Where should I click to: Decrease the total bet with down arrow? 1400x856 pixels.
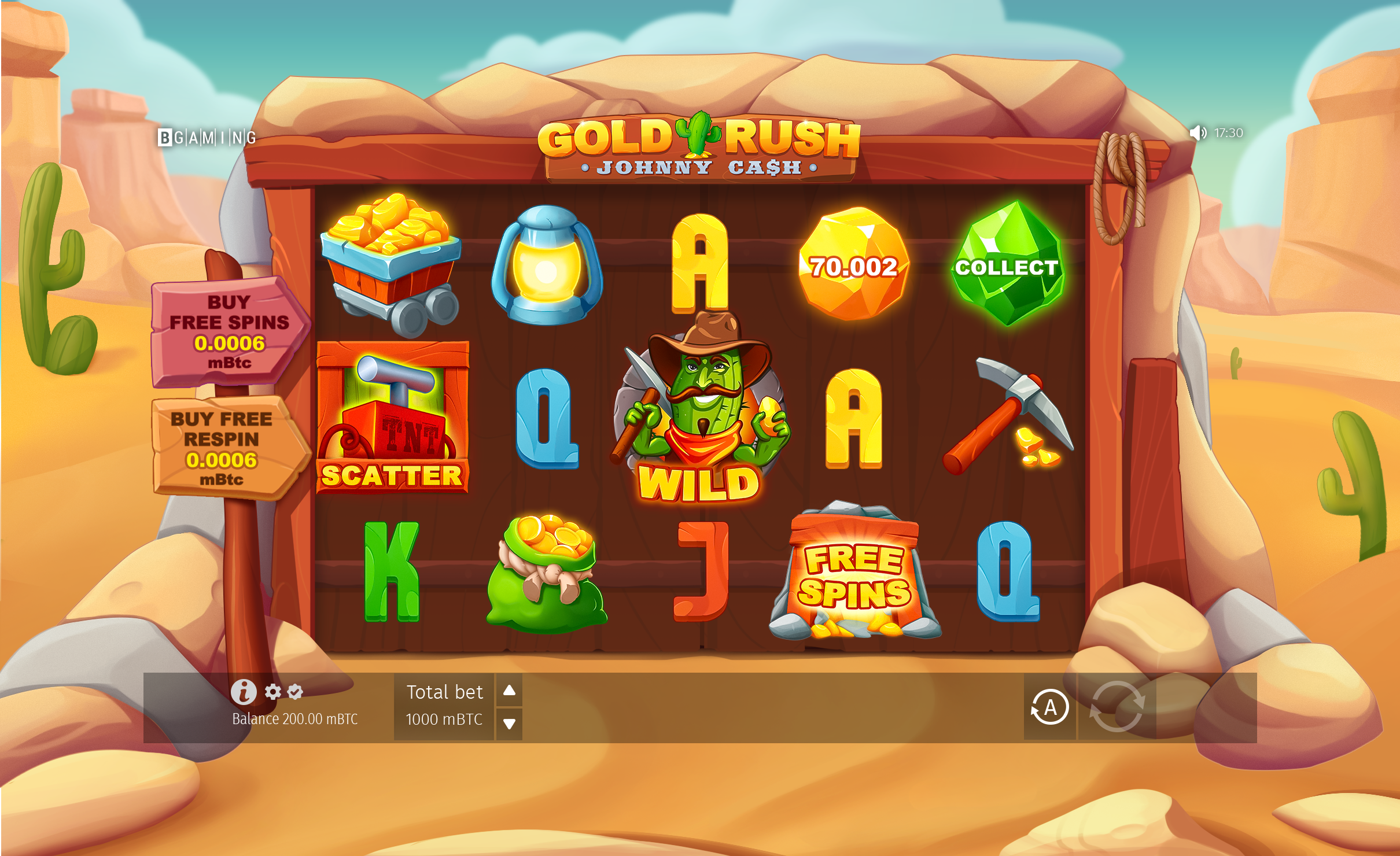509,724
